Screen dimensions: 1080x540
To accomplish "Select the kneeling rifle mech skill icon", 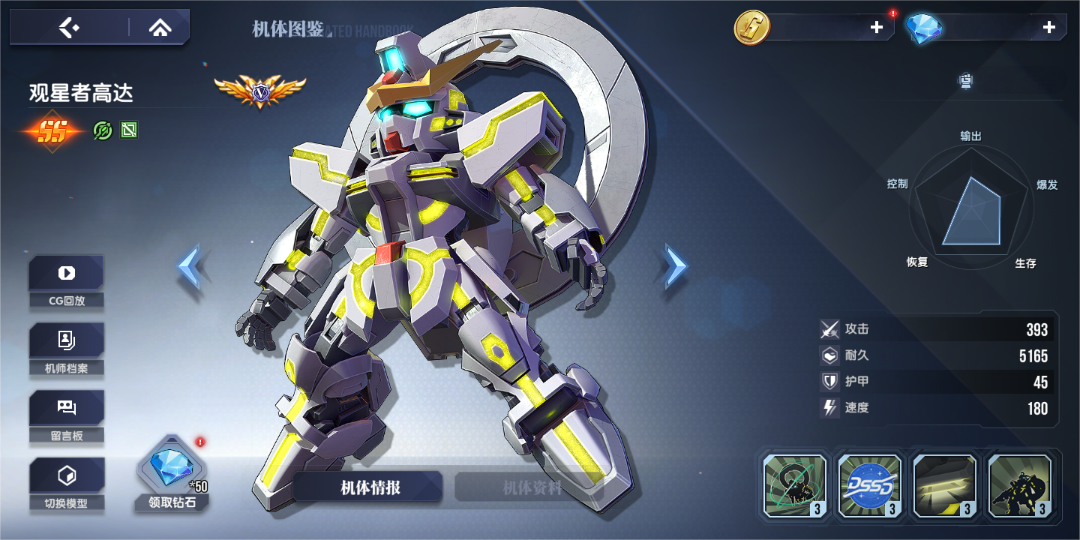I will (x=1020, y=486).
